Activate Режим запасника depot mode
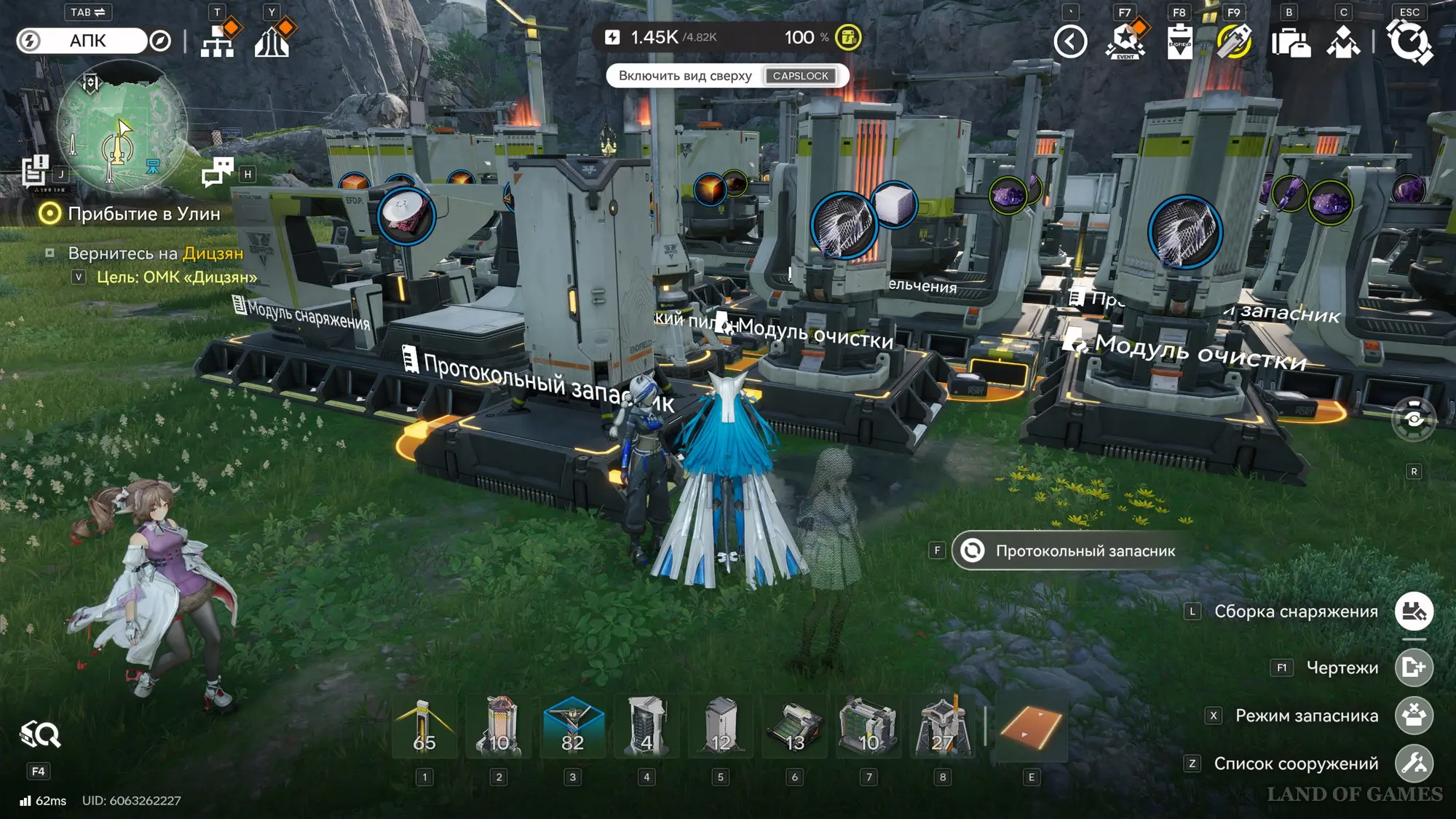The image size is (1456, 819). 1414,716
